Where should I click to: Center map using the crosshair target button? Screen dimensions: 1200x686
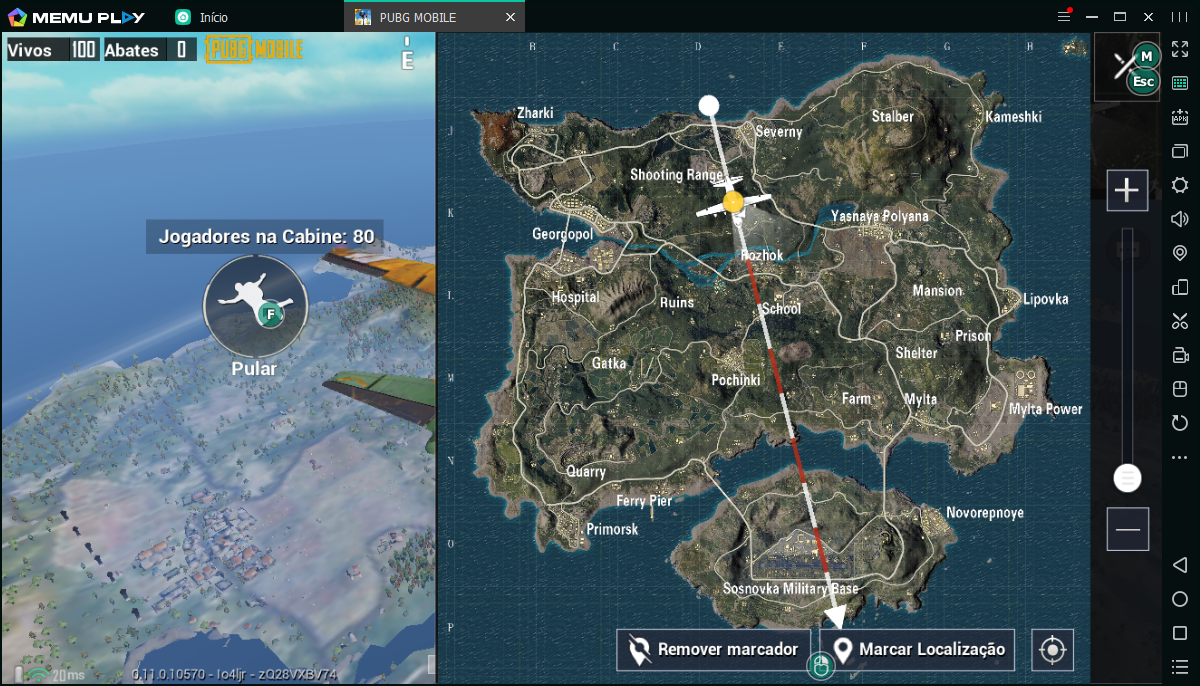(x=1051, y=650)
